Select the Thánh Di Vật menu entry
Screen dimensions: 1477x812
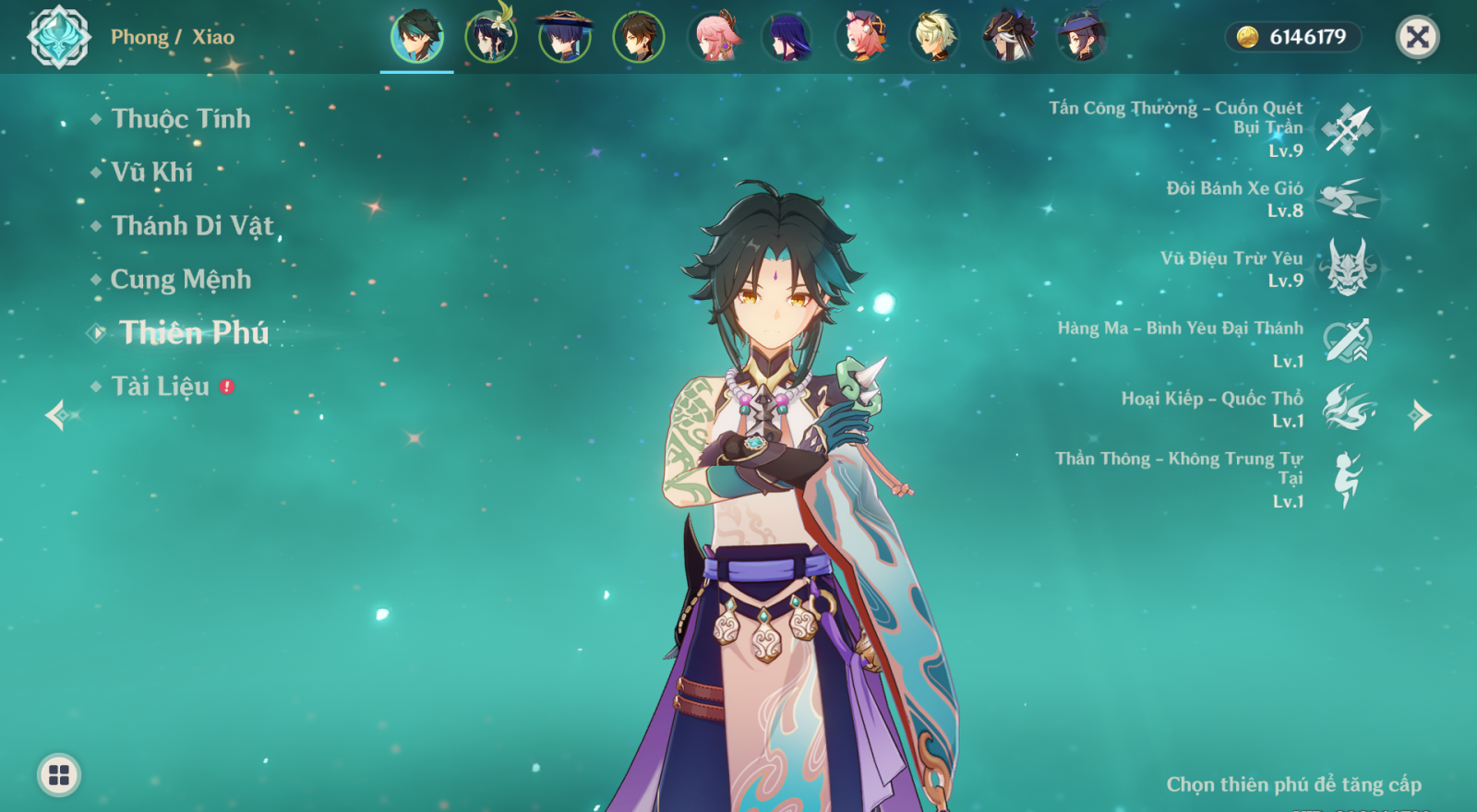coord(192,226)
